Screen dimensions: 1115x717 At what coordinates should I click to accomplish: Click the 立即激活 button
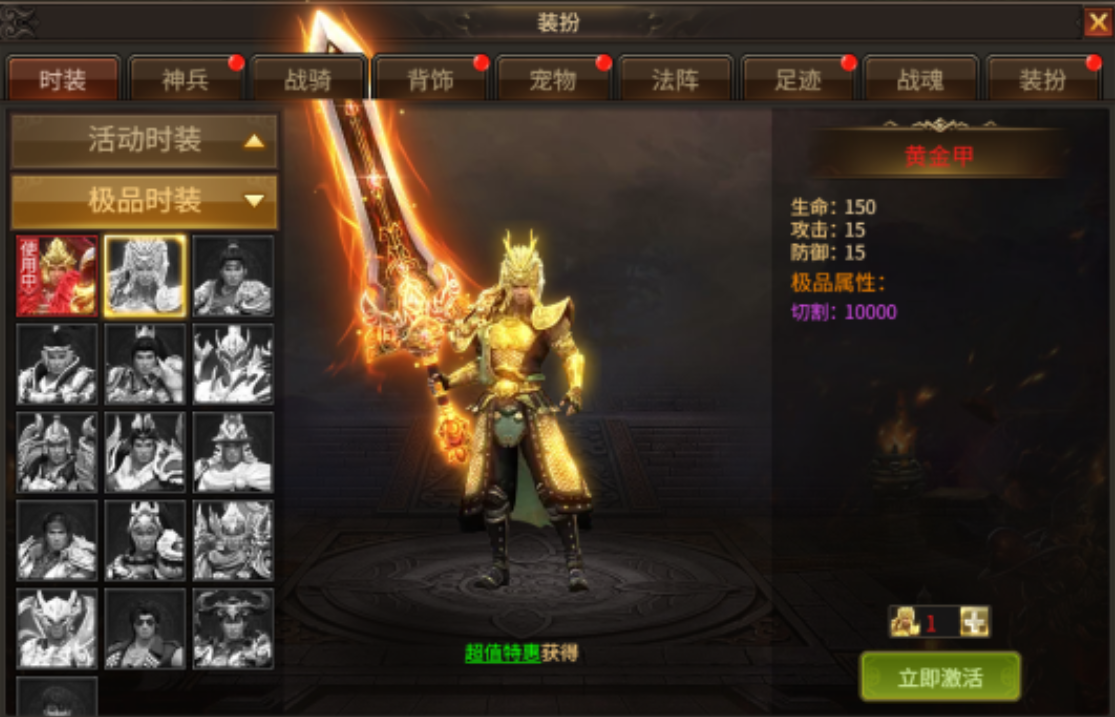coord(940,677)
